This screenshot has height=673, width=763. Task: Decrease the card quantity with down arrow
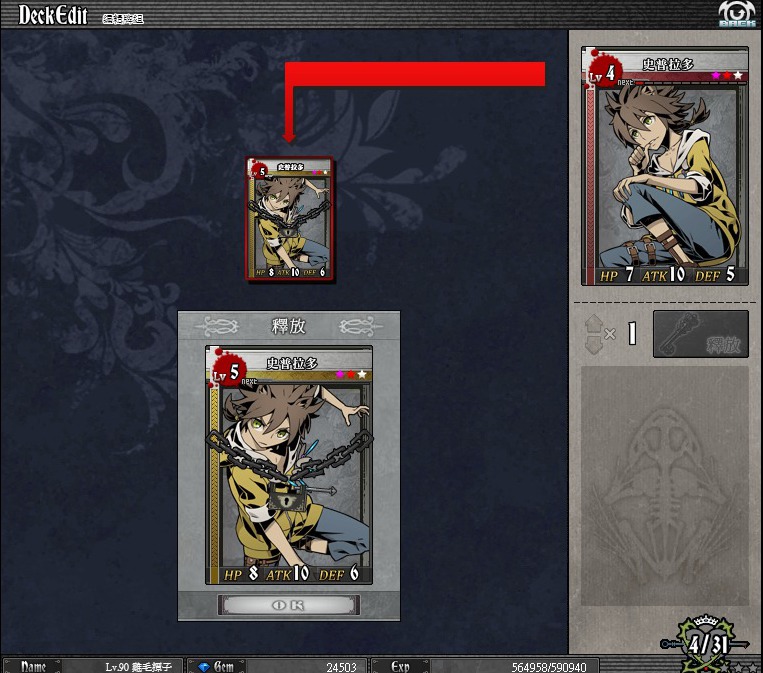pos(592,344)
